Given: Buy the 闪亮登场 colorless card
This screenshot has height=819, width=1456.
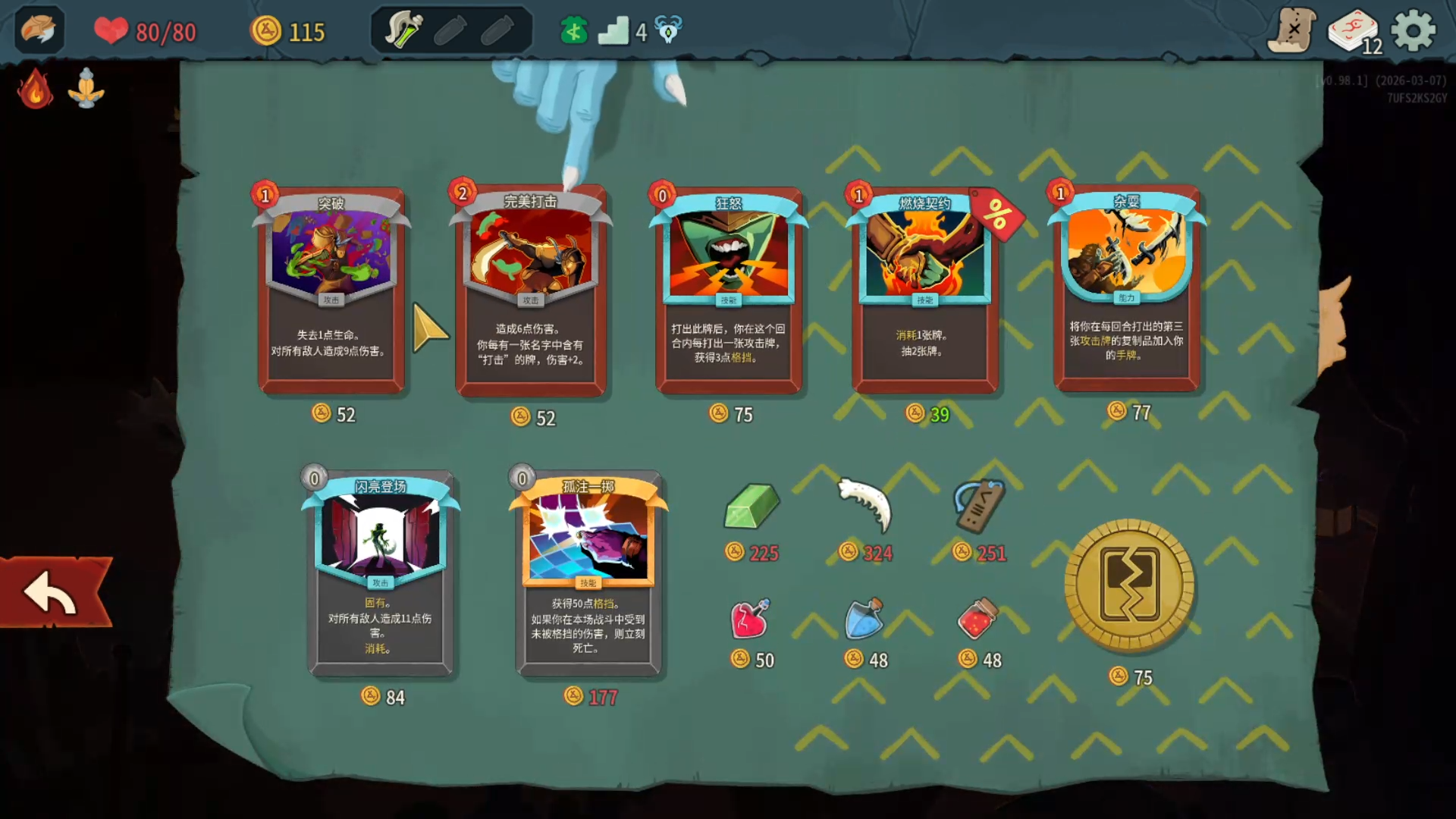Looking at the screenshot, I should [381, 574].
